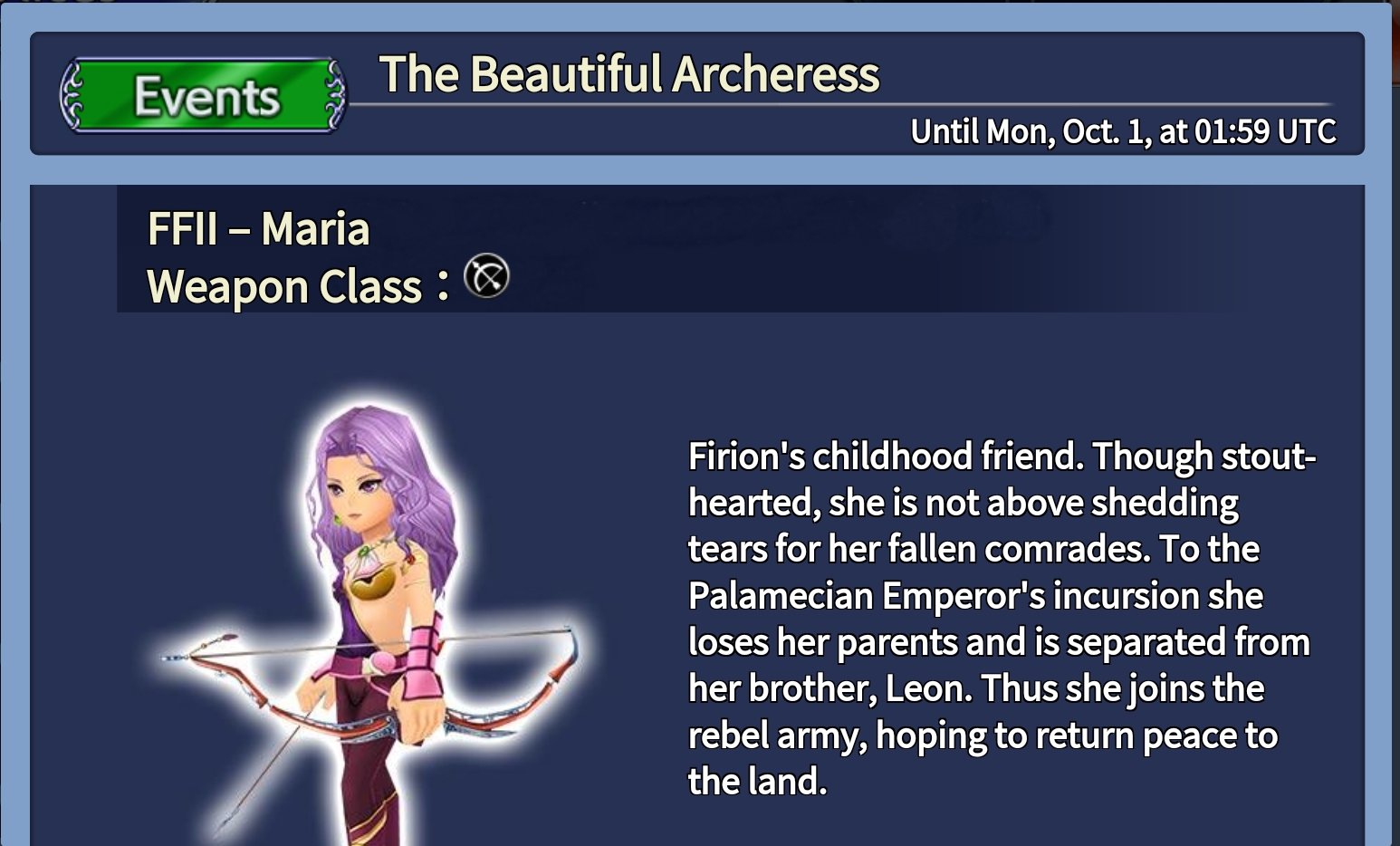The height and width of the screenshot is (846, 1400).
Task: Select the bow weapon class icon
Action: [x=486, y=277]
